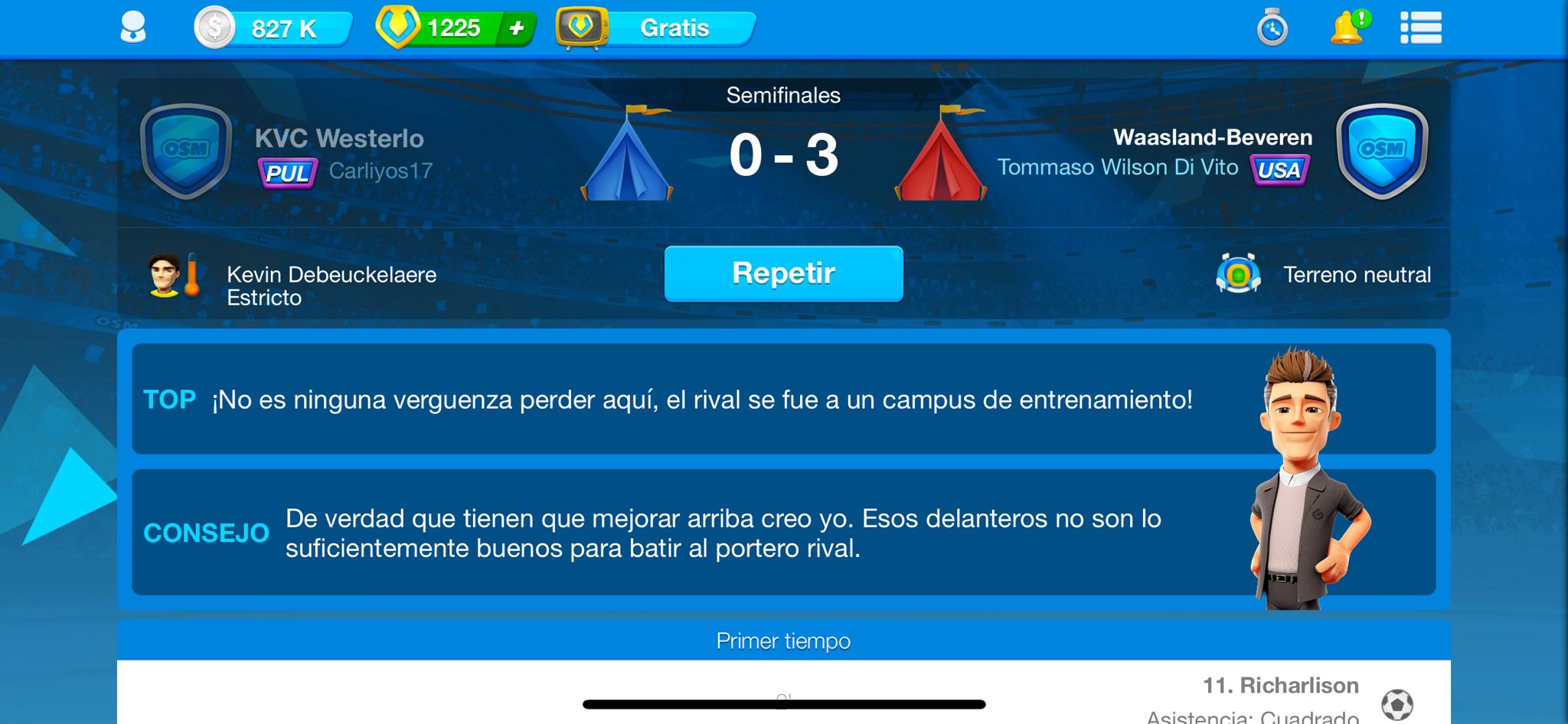Viewport: 1568px width, 724px height.
Task: Open Richarlison's goal event row
Action: pyautogui.click(x=1280, y=686)
